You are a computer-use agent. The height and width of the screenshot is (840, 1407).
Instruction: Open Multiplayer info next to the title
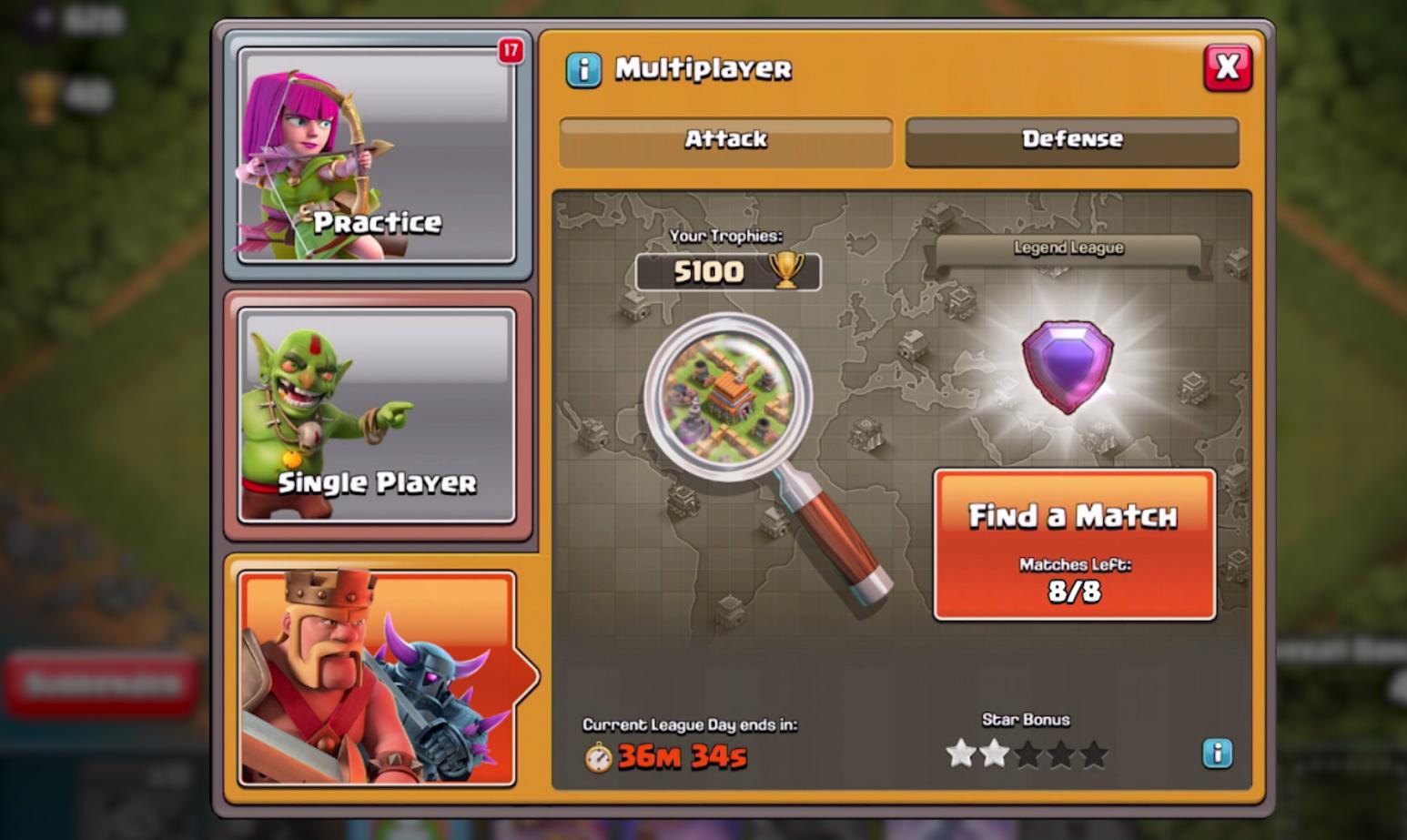pos(583,69)
